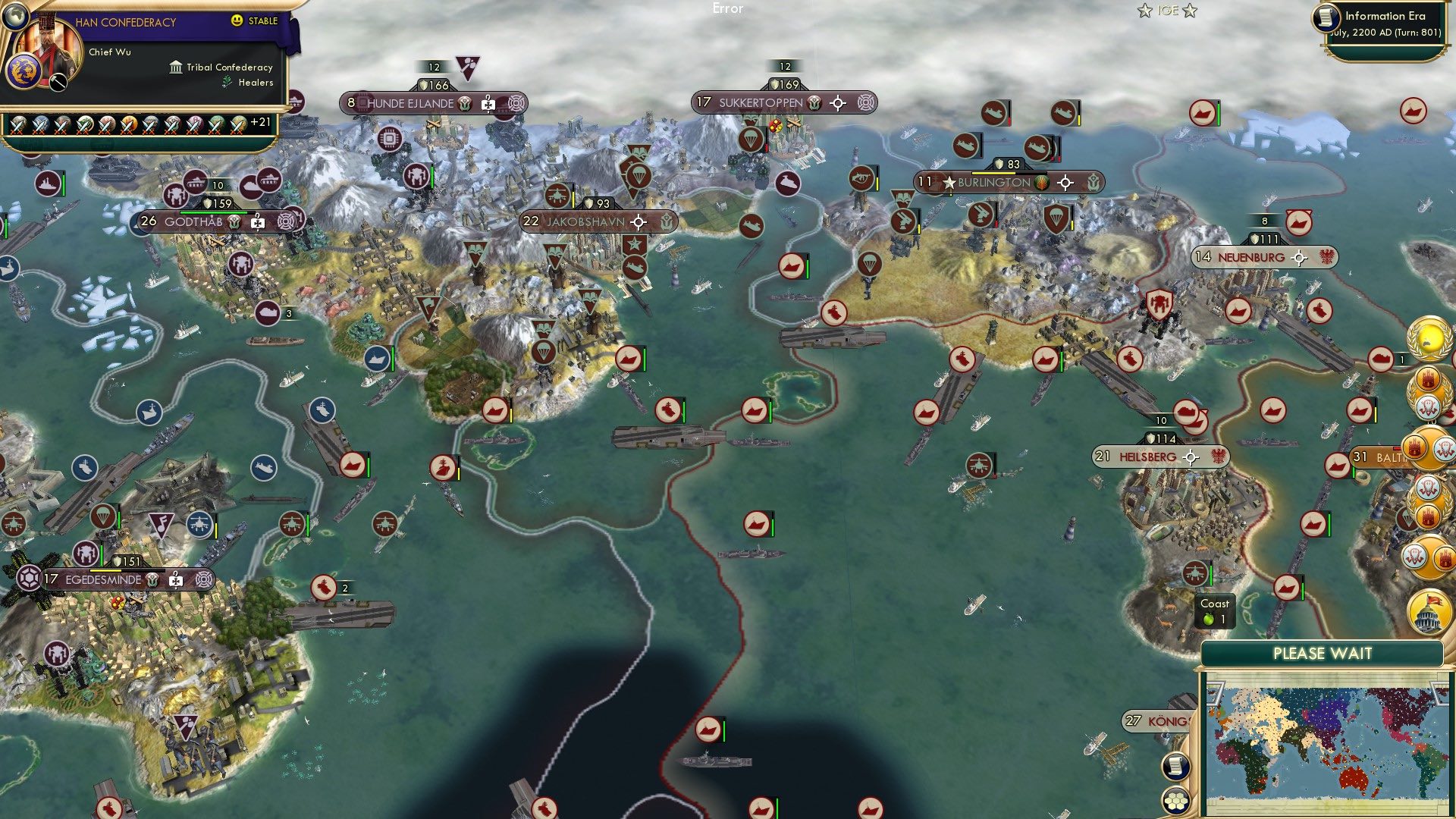
Task: Click Godthåb's green growth progress bar
Action: point(214,212)
